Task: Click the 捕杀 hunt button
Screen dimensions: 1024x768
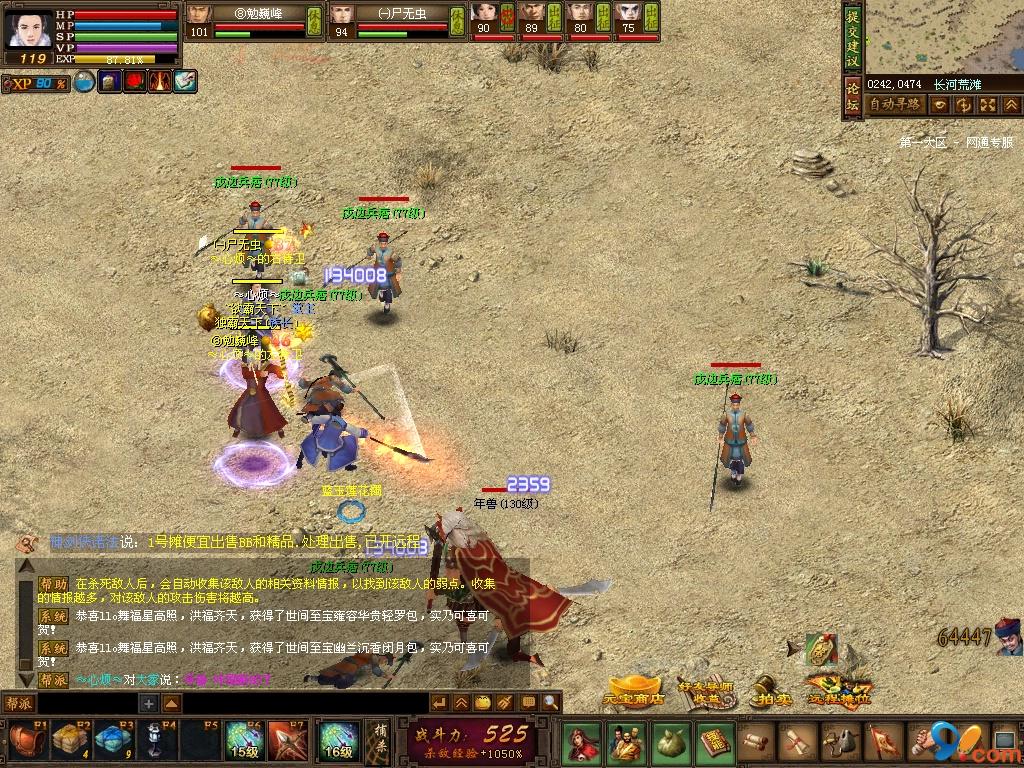Action: (x=379, y=742)
